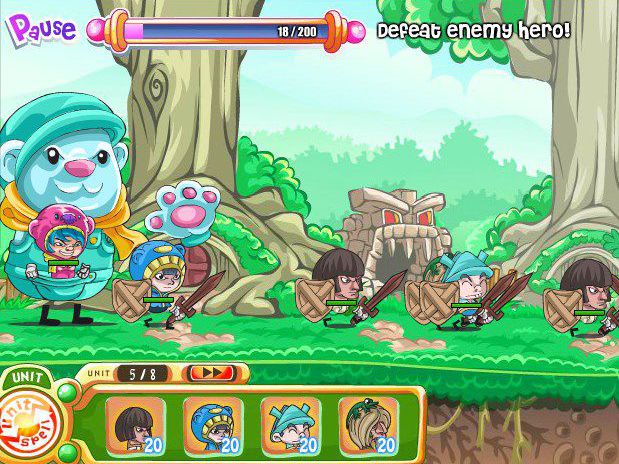This screenshot has height=464, width=619.
Task: Choose the long-haired blonde unit card
Action: [367, 425]
